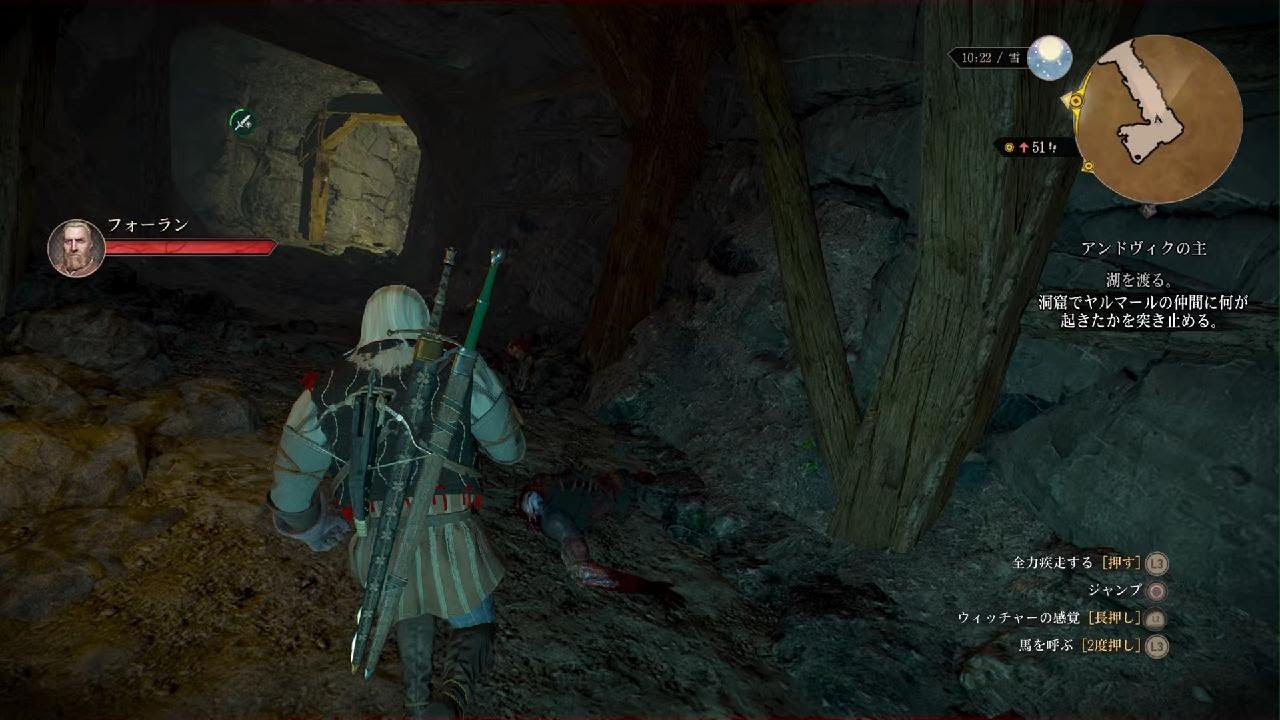Select the yellow quest marker on the minimap edge
The image size is (1280, 720).
point(1076,101)
